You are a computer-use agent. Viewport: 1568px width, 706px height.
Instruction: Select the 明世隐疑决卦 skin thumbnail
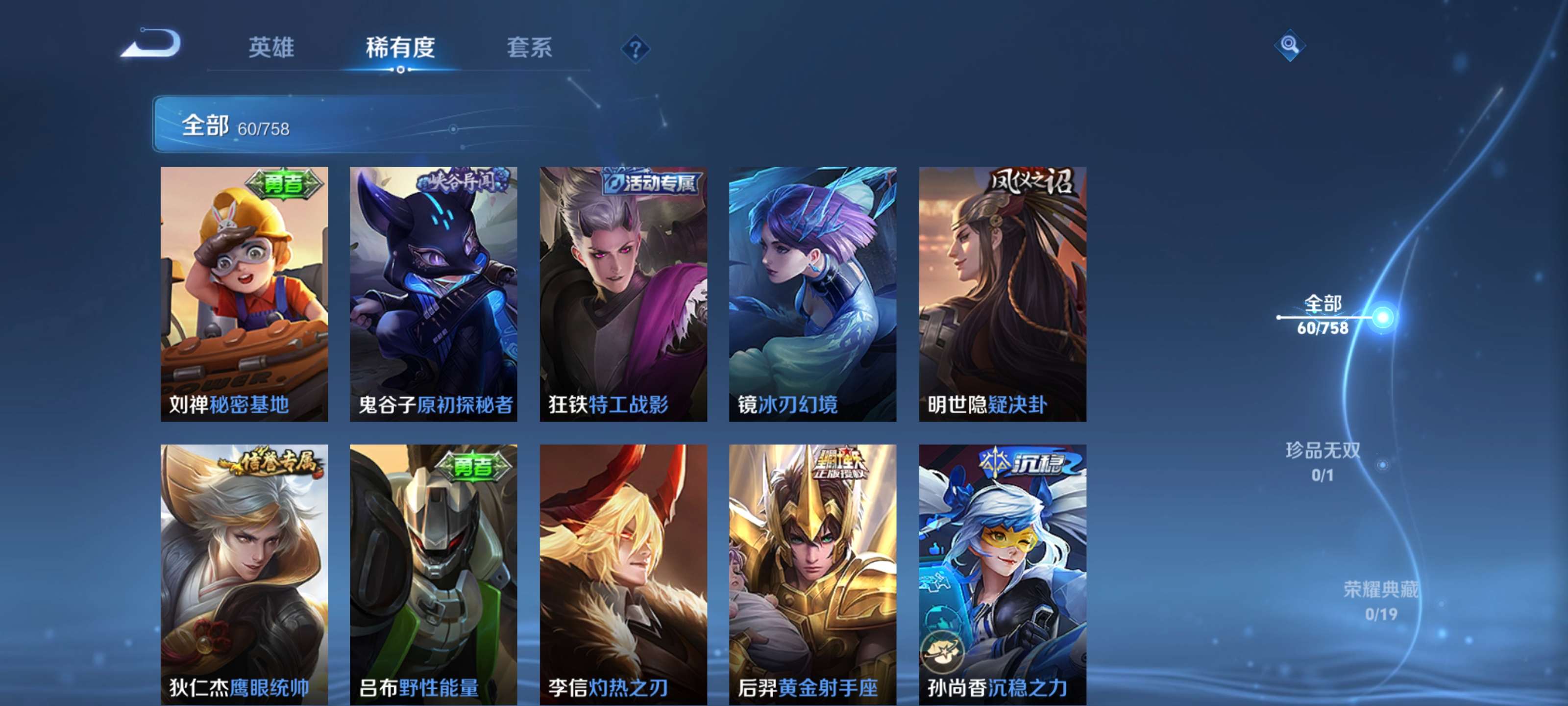1001,292
